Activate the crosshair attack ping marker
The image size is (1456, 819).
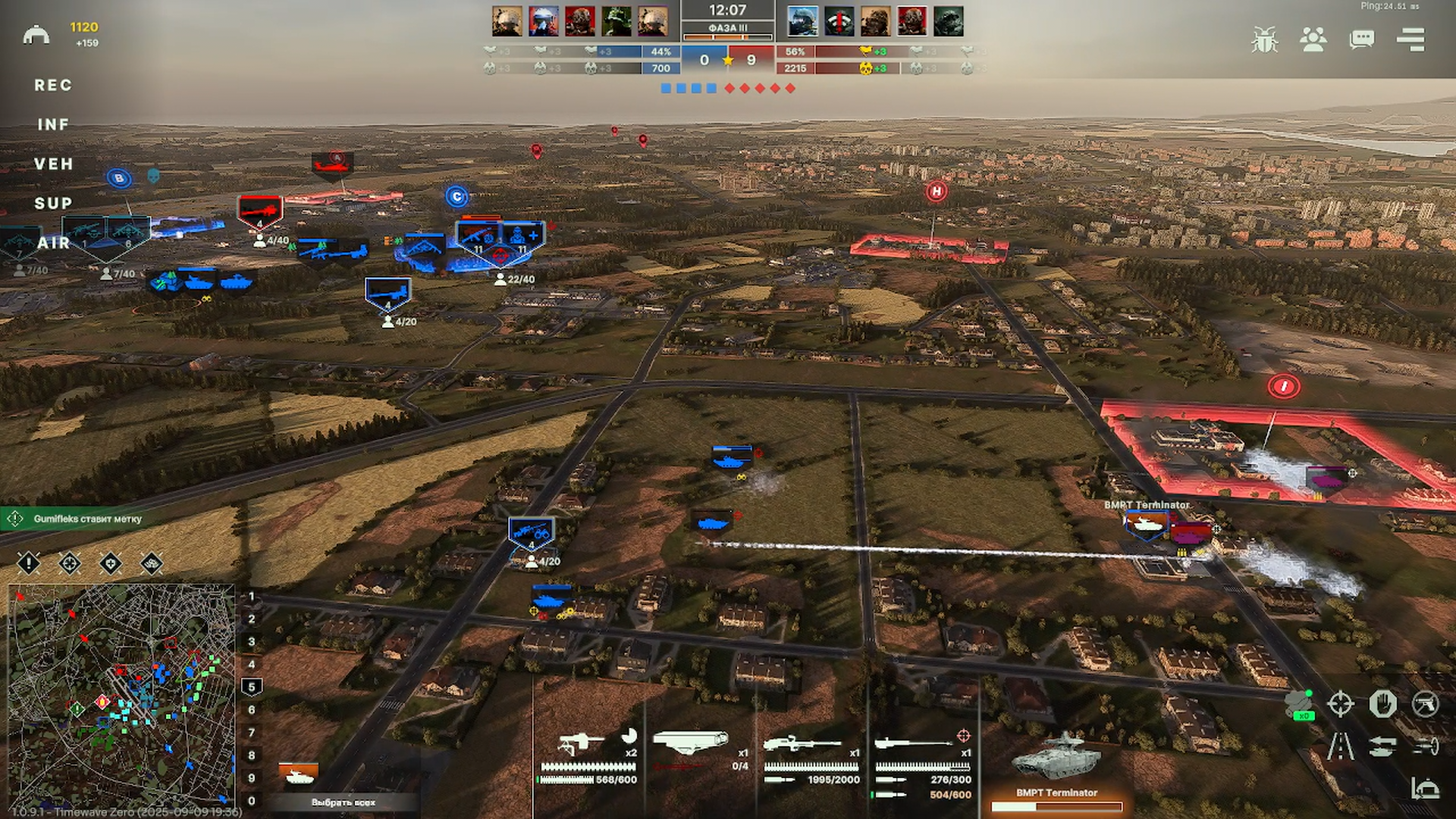coord(70,563)
